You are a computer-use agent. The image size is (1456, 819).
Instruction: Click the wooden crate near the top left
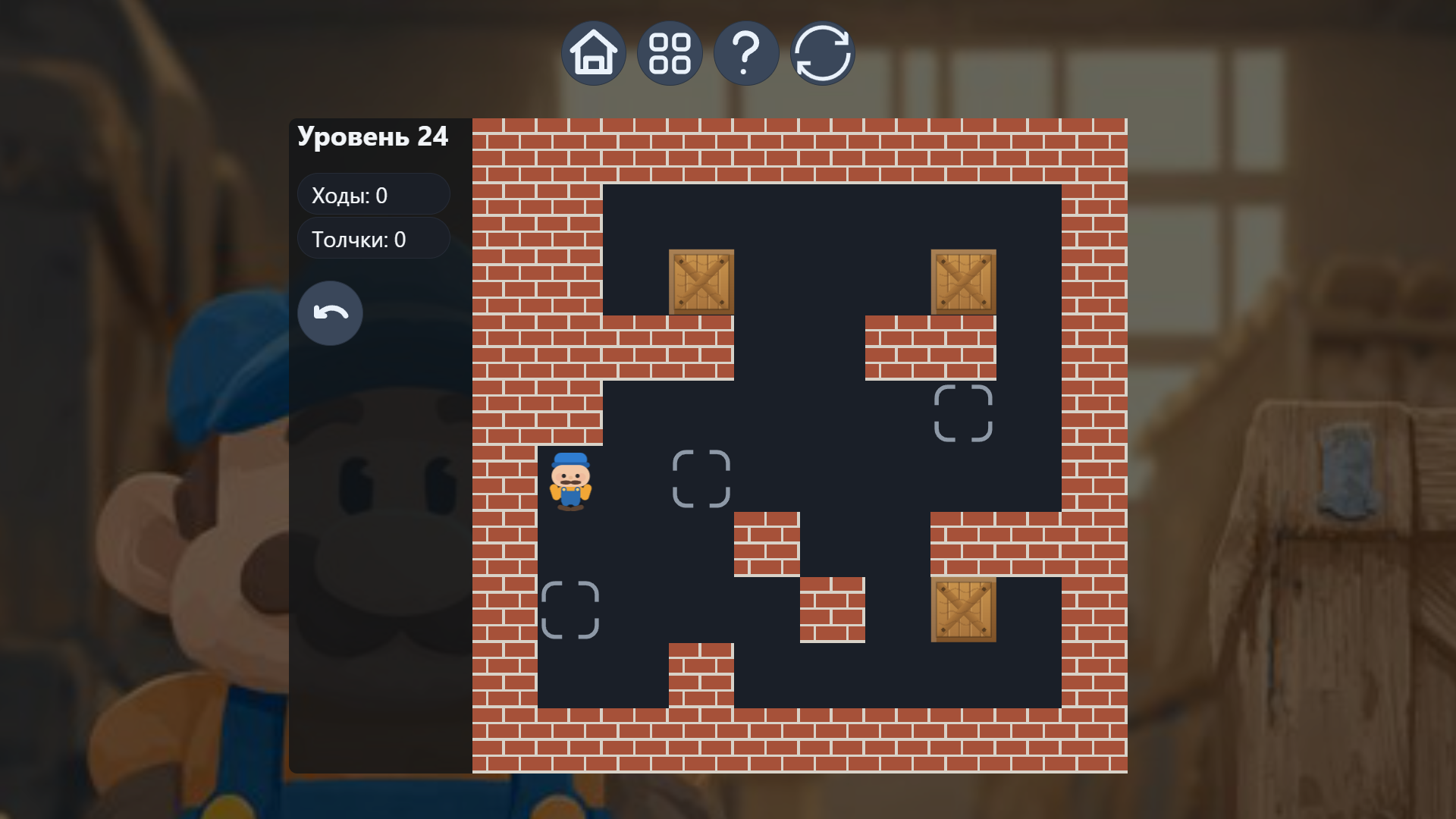pyautogui.click(x=701, y=282)
